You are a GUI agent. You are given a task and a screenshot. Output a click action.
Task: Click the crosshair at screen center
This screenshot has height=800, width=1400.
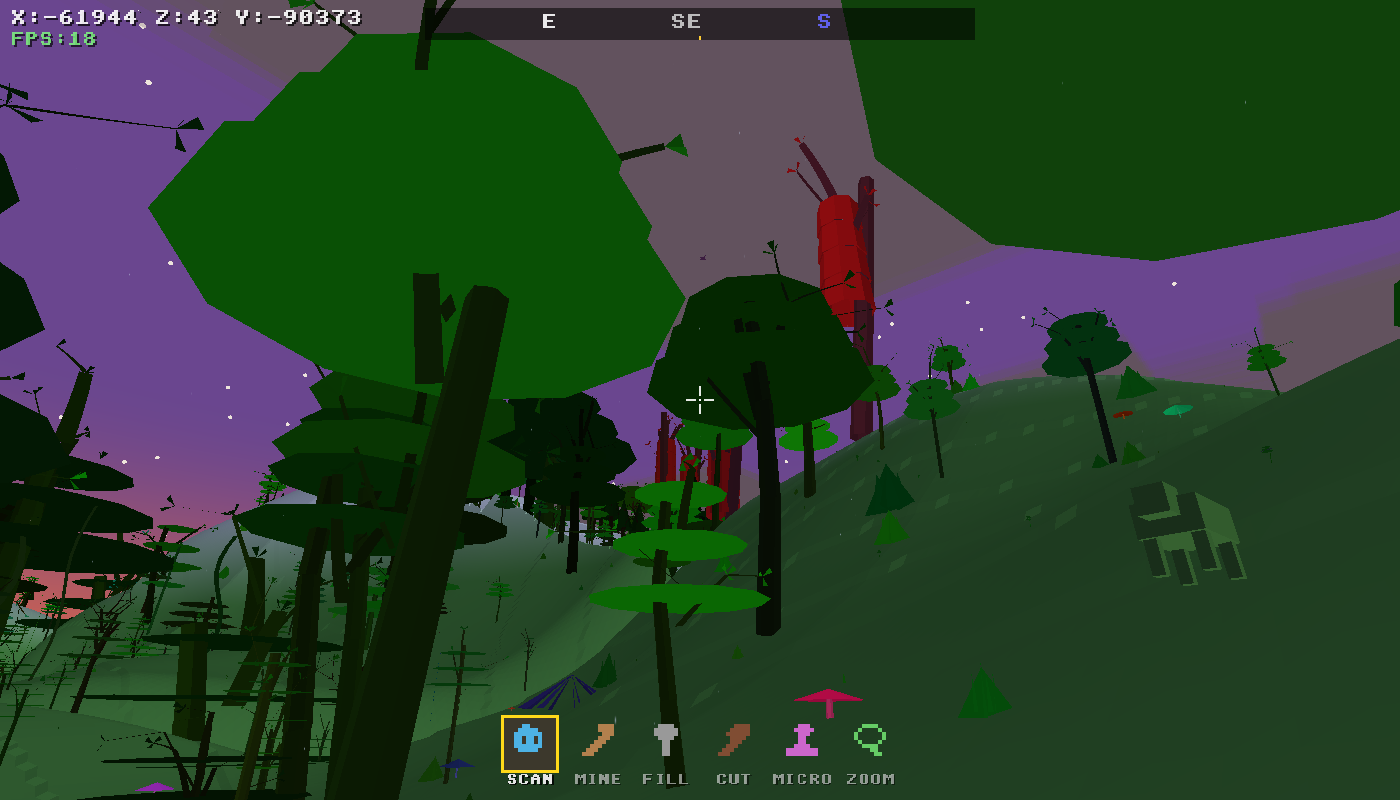(700, 400)
